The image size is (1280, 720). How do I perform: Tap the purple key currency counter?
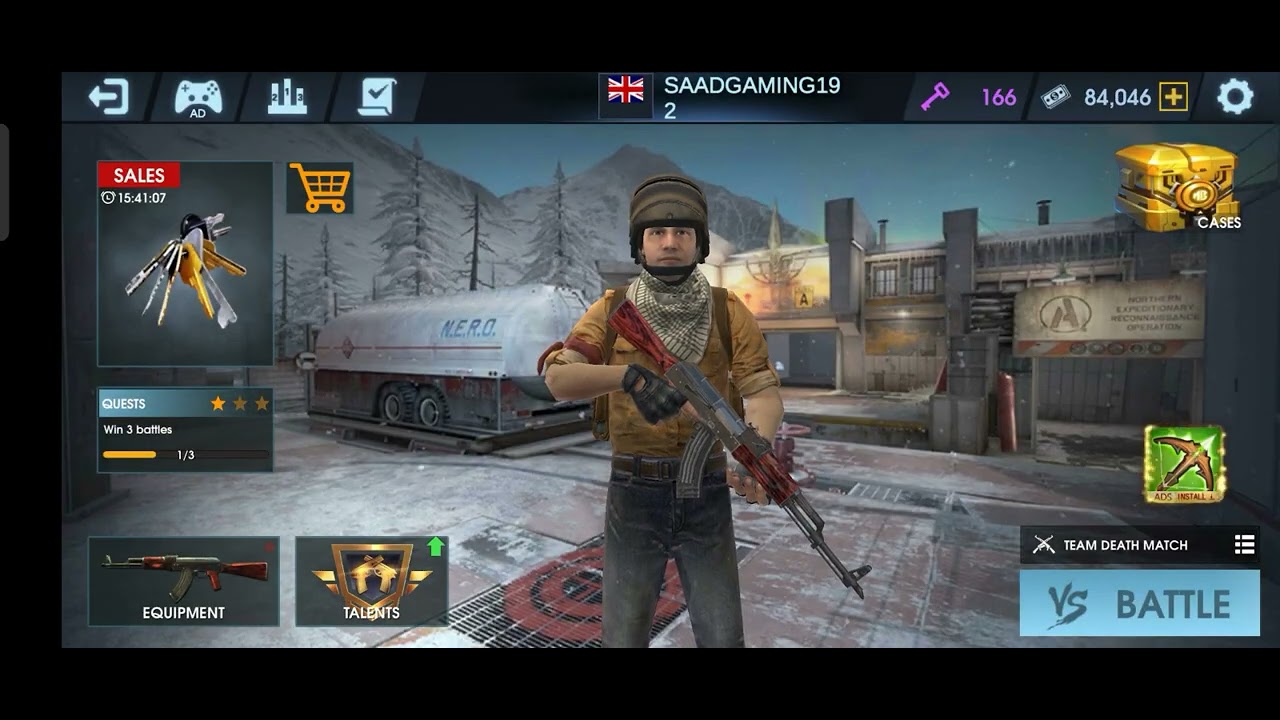(968, 97)
